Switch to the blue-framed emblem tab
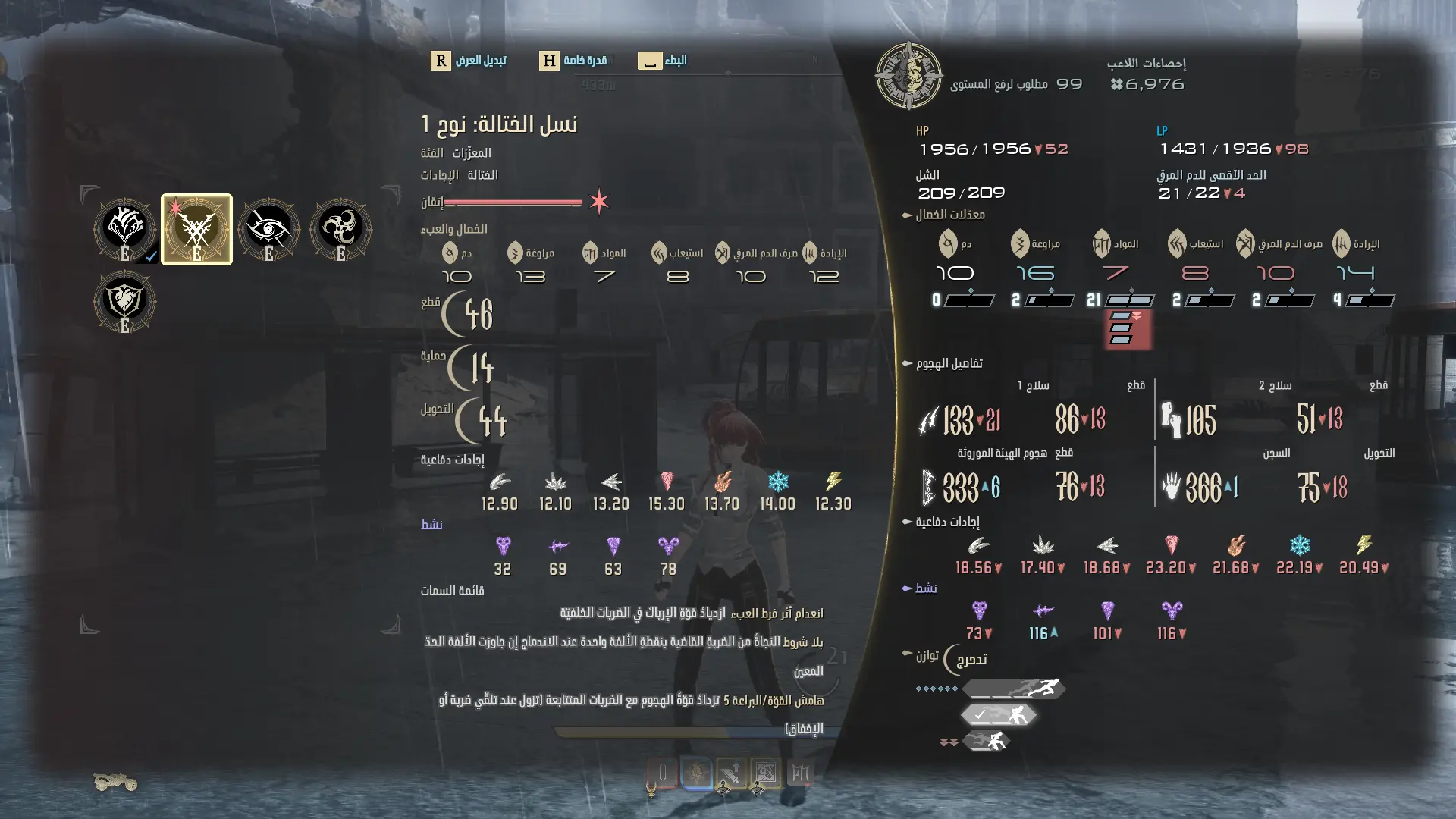 click(x=697, y=773)
